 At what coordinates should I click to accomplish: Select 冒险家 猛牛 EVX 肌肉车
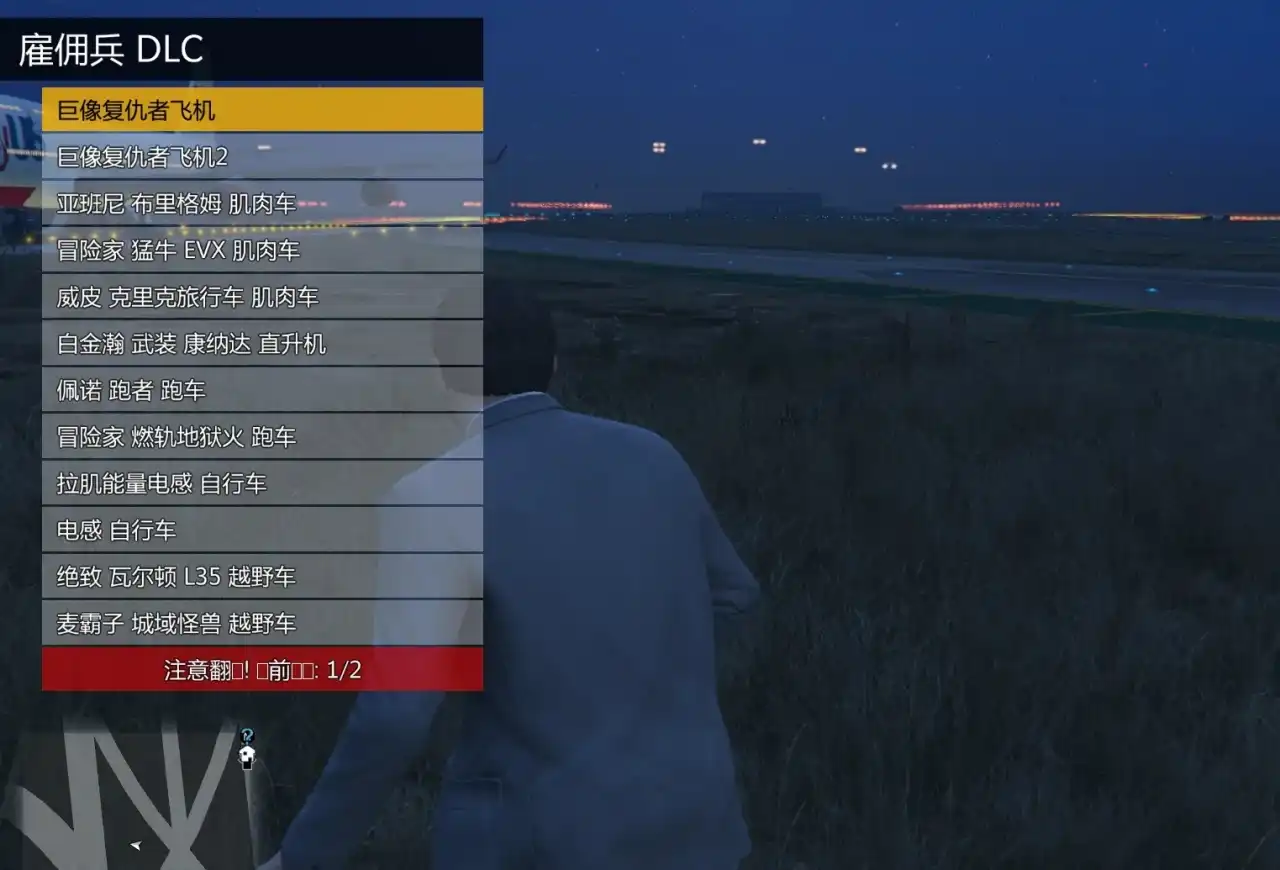click(x=262, y=250)
